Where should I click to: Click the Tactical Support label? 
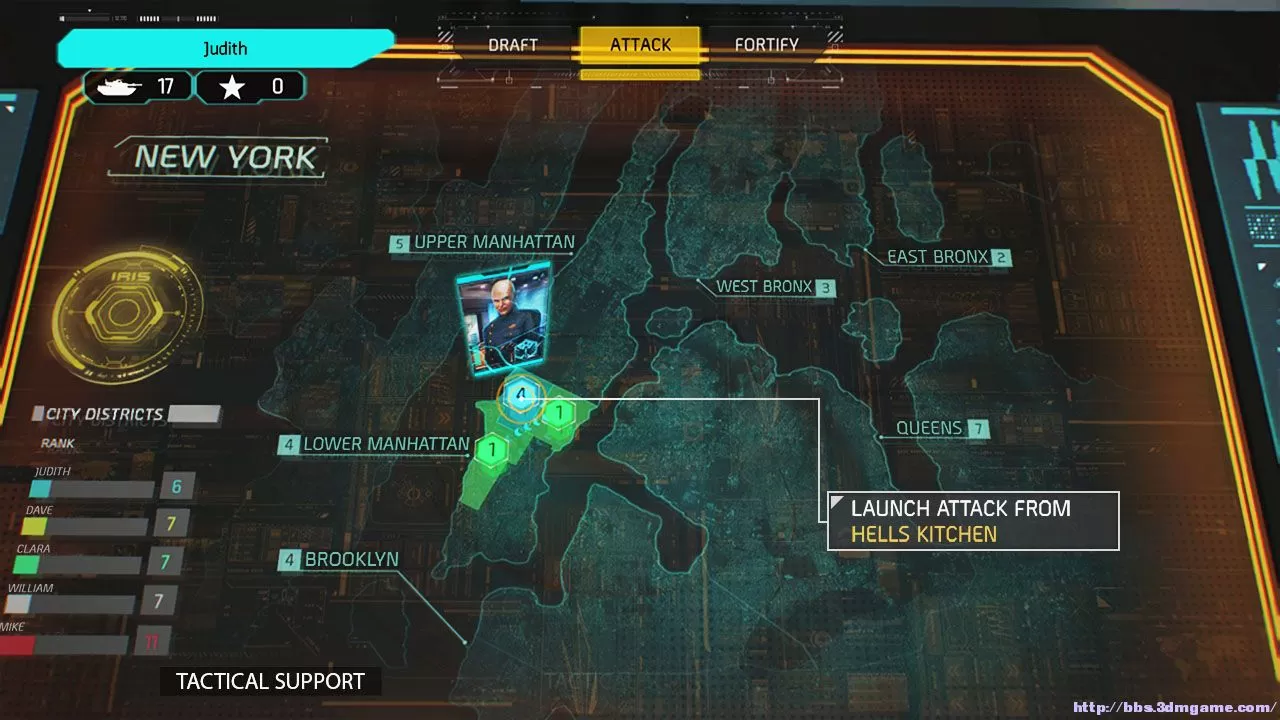point(269,681)
